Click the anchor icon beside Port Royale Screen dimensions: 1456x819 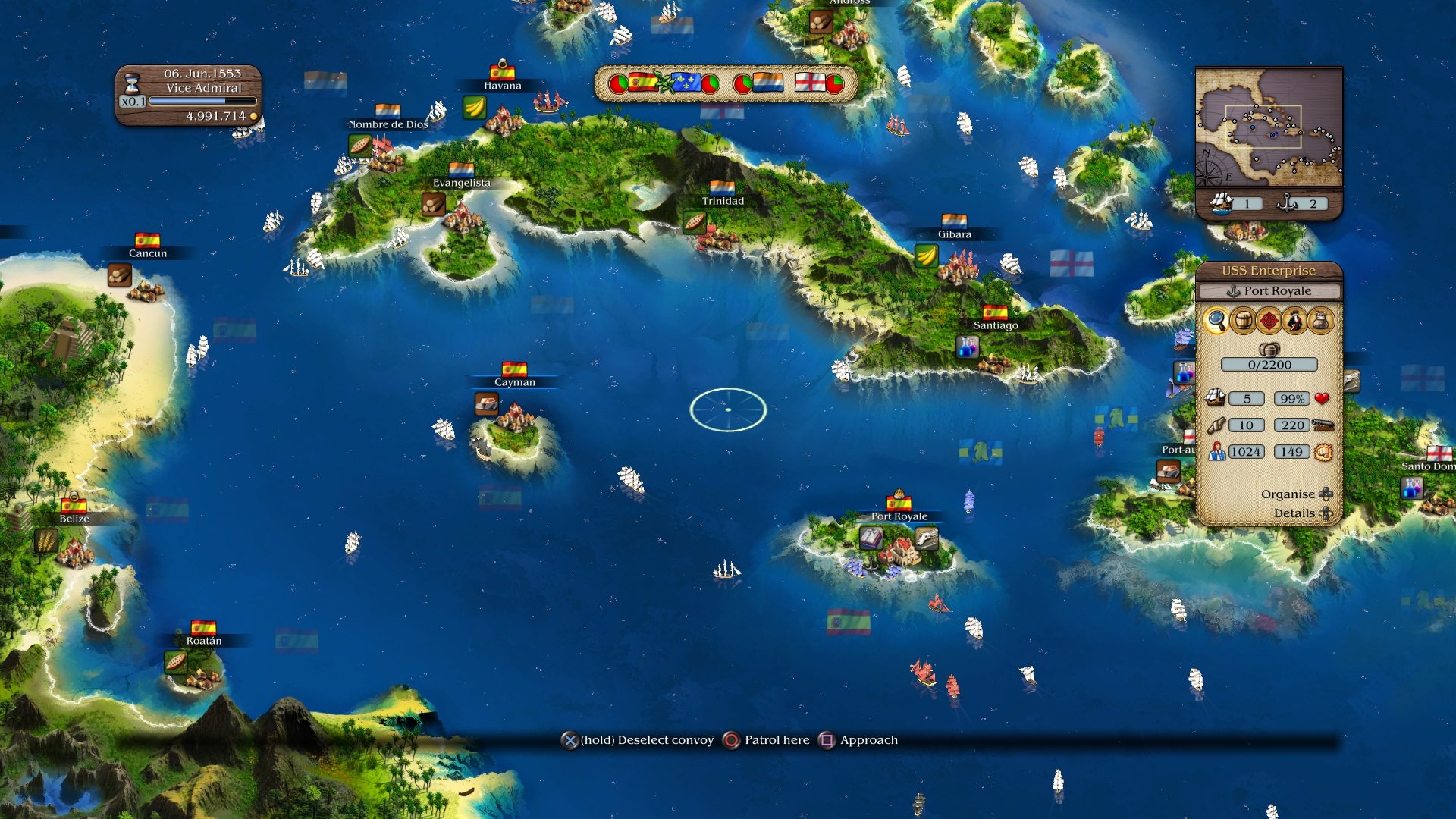[1234, 290]
